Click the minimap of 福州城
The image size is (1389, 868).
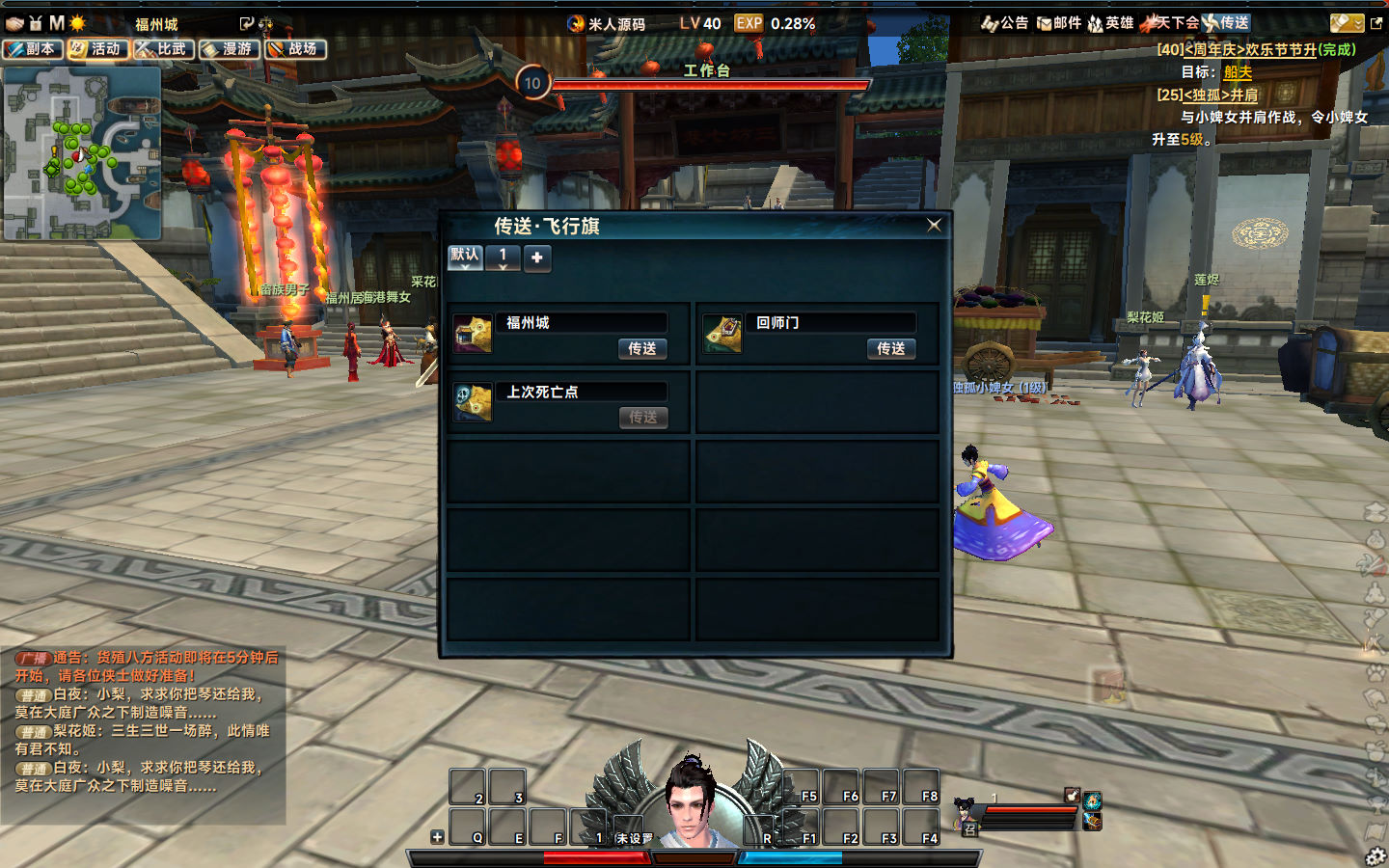pyautogui.click(x=82, y=153)
